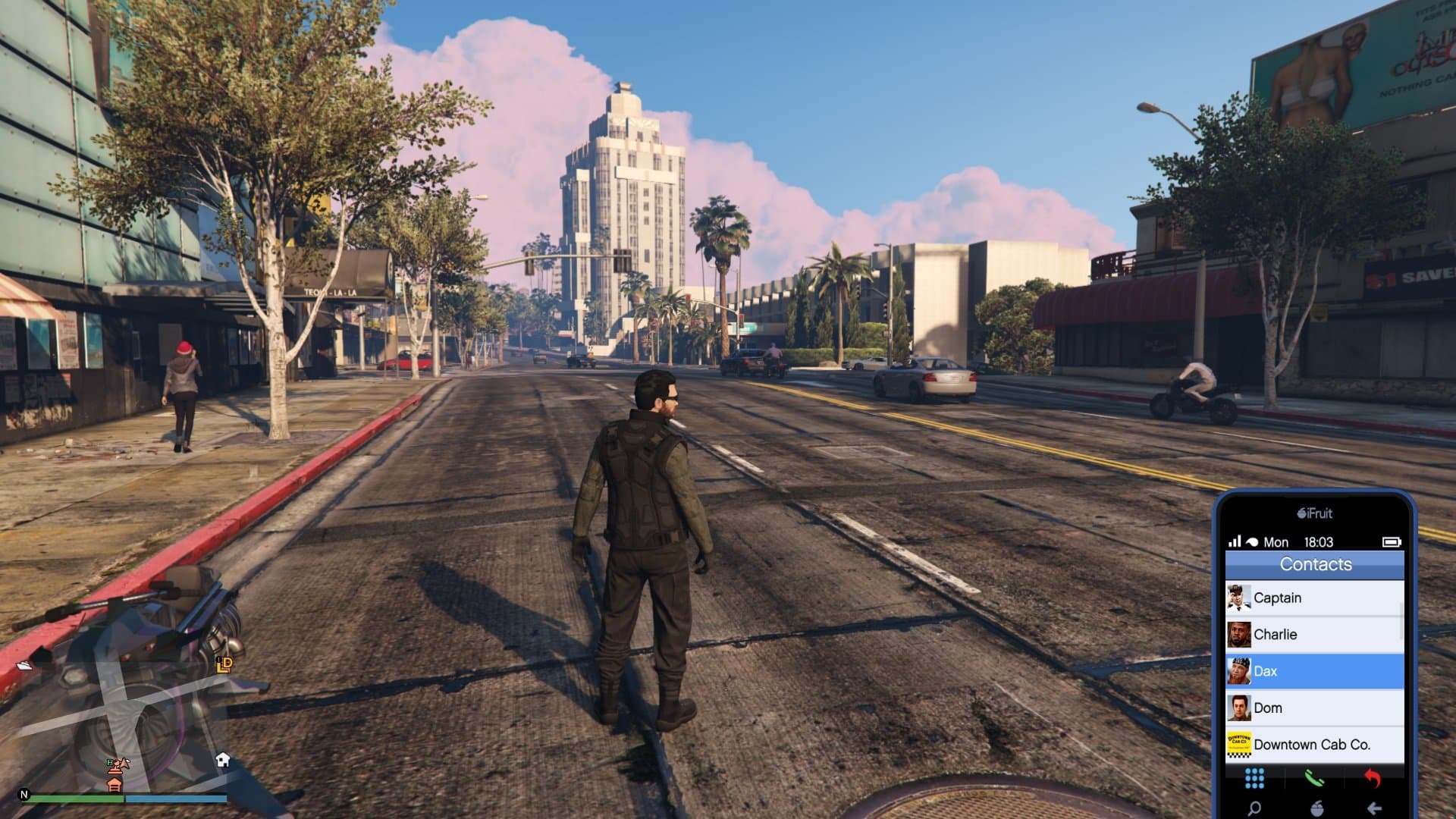The width and height of the screenshot is (1456, 819).
Task: Click the grey left arrow on phone
Action: (1374, 808)
